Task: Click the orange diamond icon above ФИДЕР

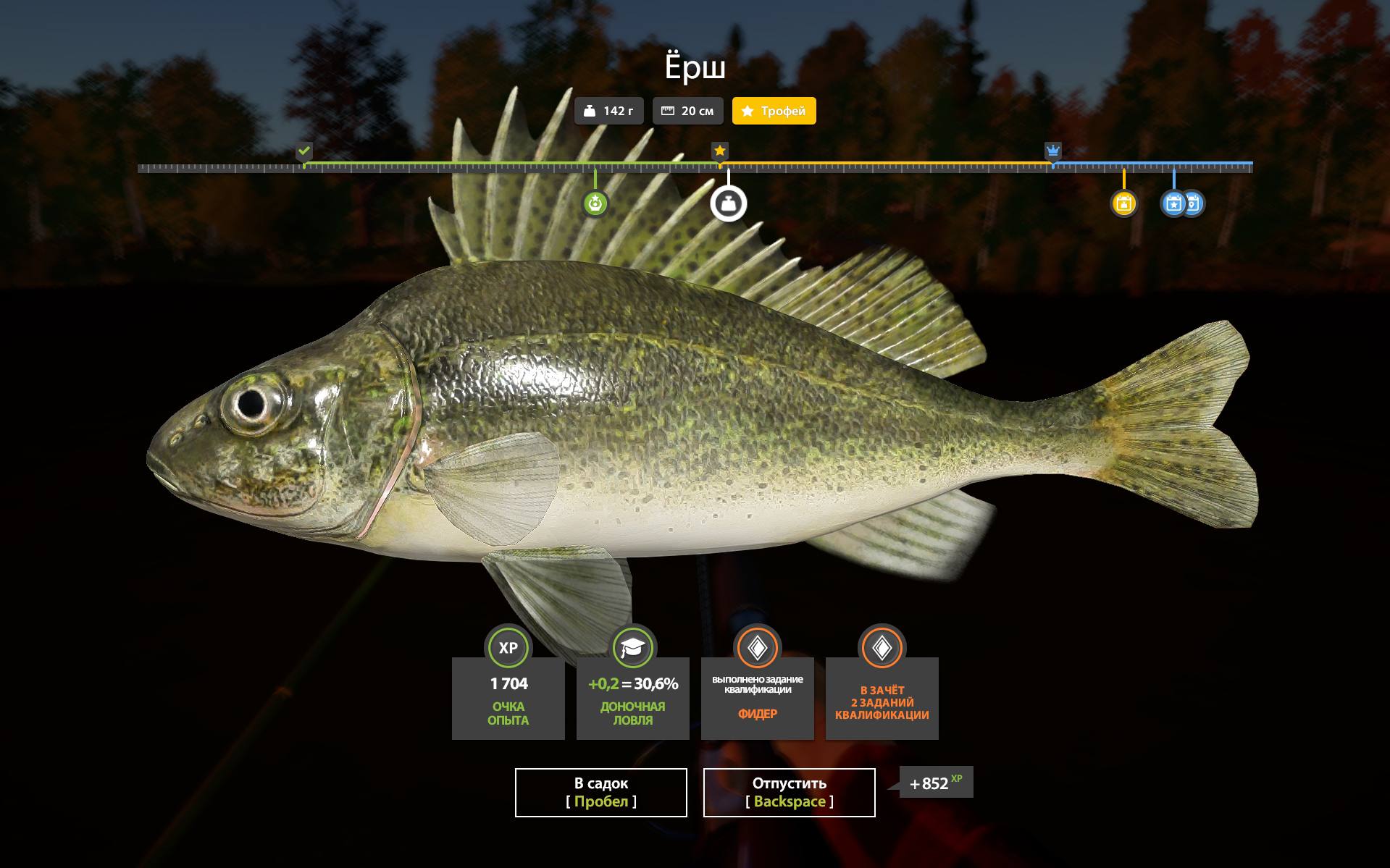Action: coord(757,648)
